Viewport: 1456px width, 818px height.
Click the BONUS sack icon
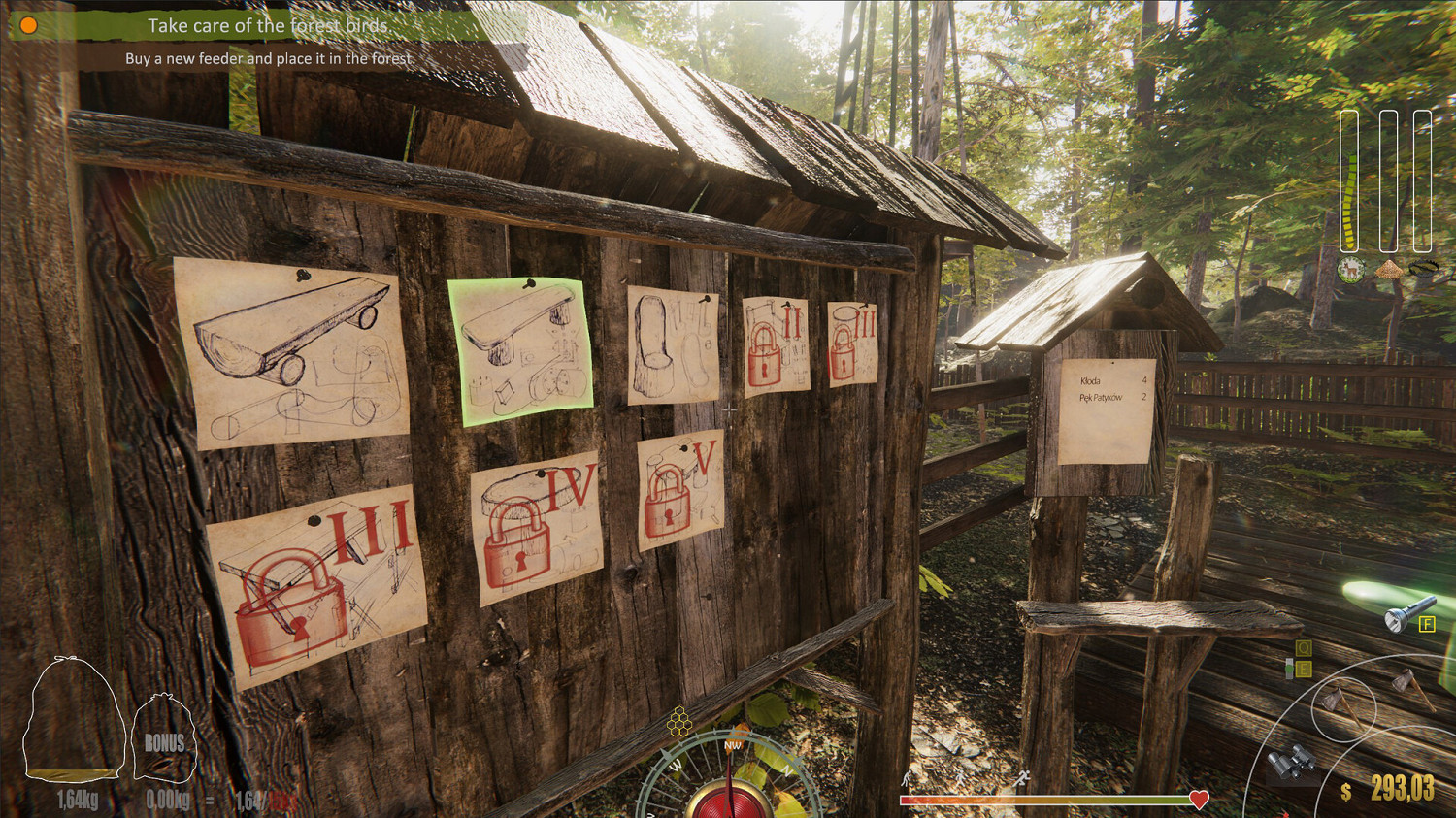point(163,739)
